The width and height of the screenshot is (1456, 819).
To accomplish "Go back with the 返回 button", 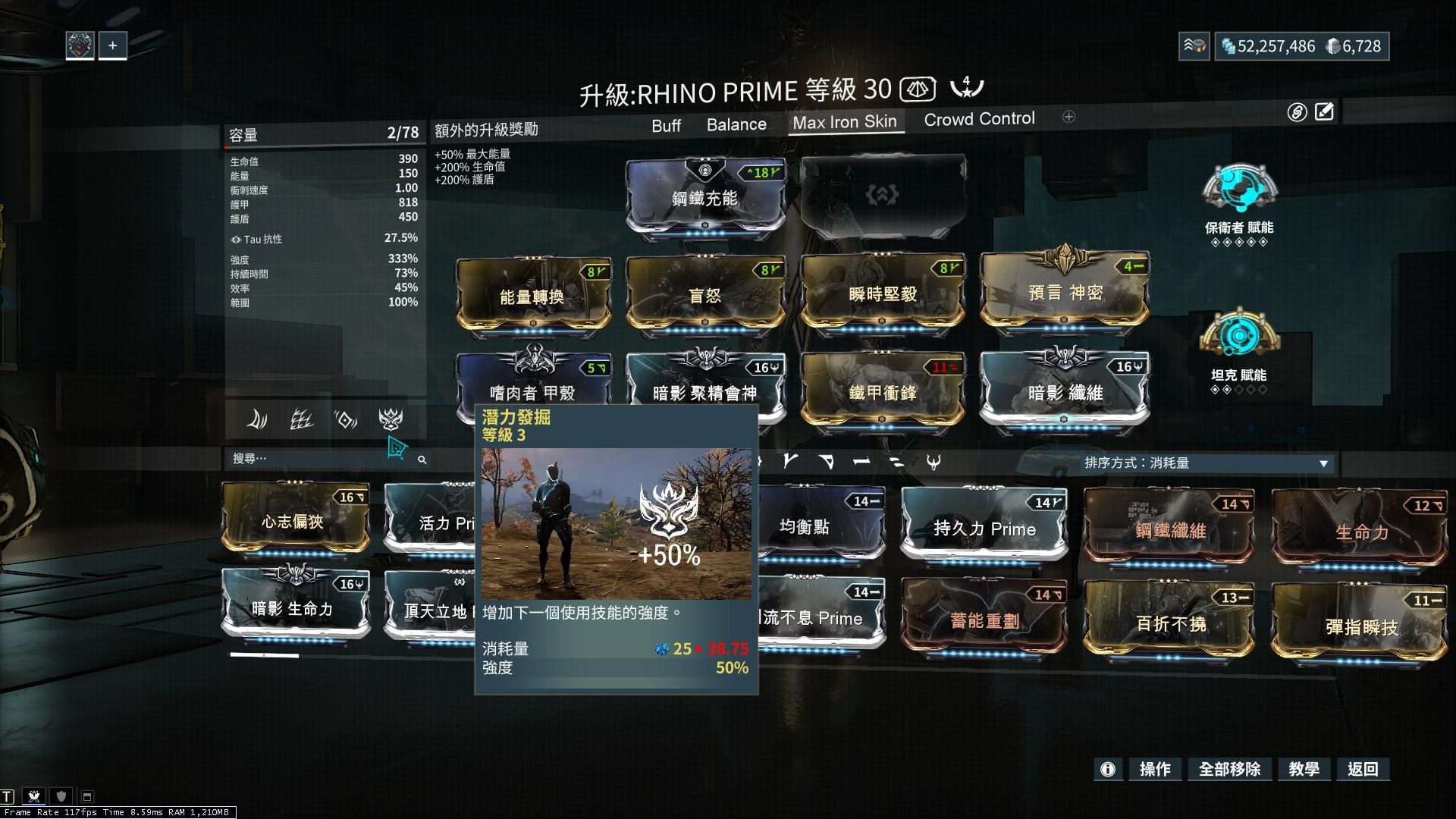I will [1363, 769].
